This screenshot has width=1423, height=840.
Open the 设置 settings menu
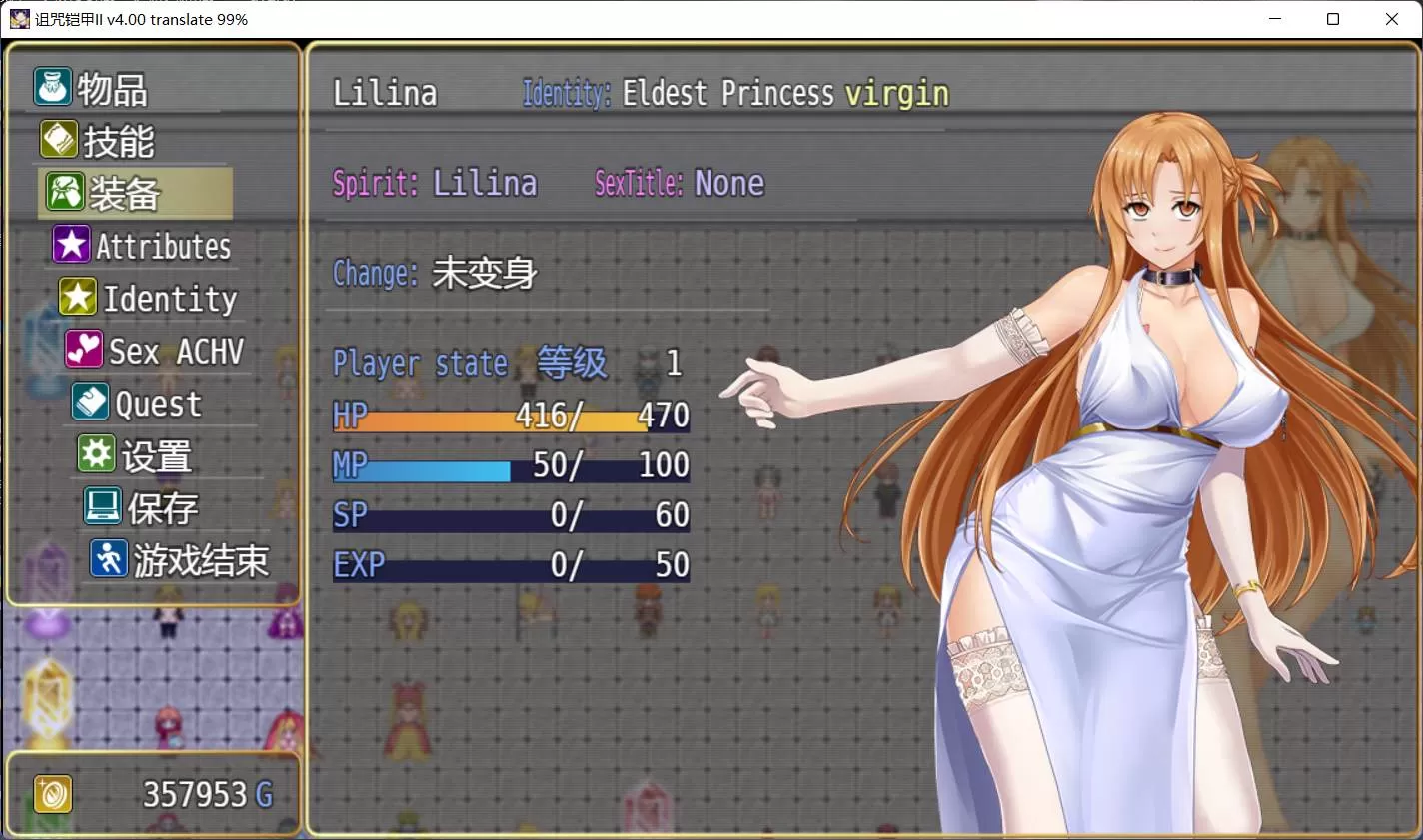point(155,456)
